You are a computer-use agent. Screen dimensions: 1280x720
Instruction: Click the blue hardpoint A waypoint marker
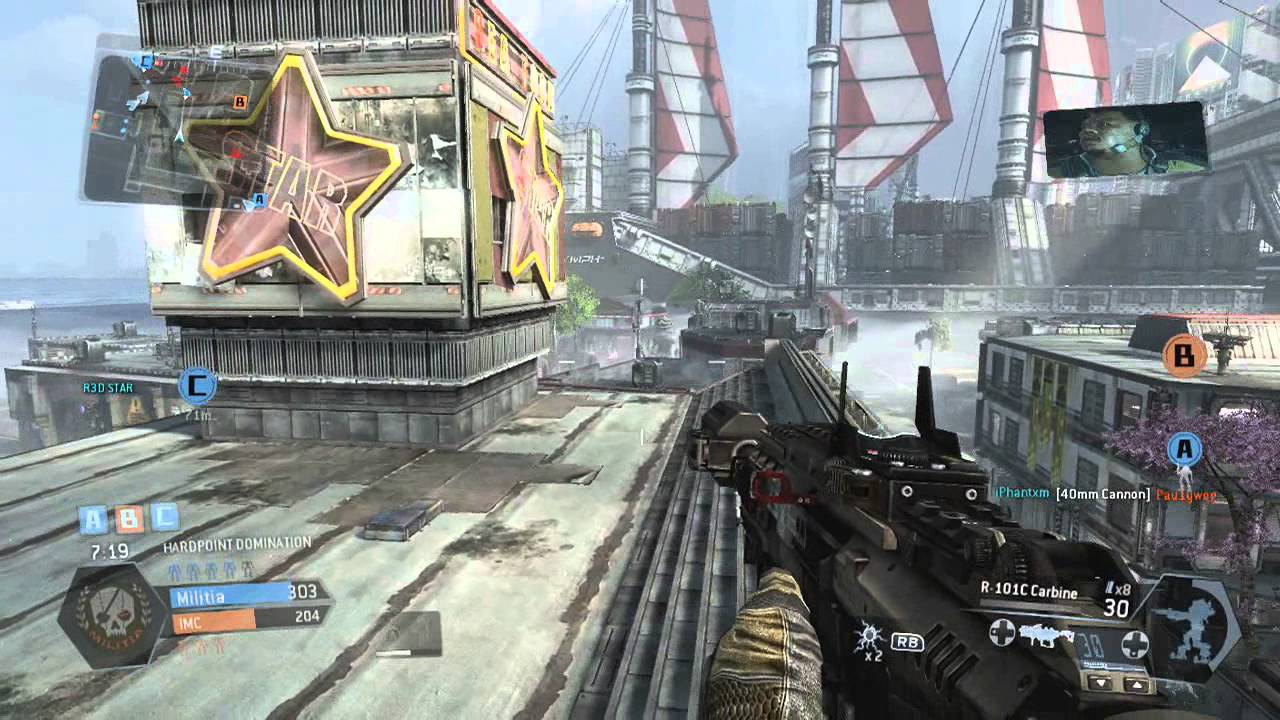point(1185,449)
